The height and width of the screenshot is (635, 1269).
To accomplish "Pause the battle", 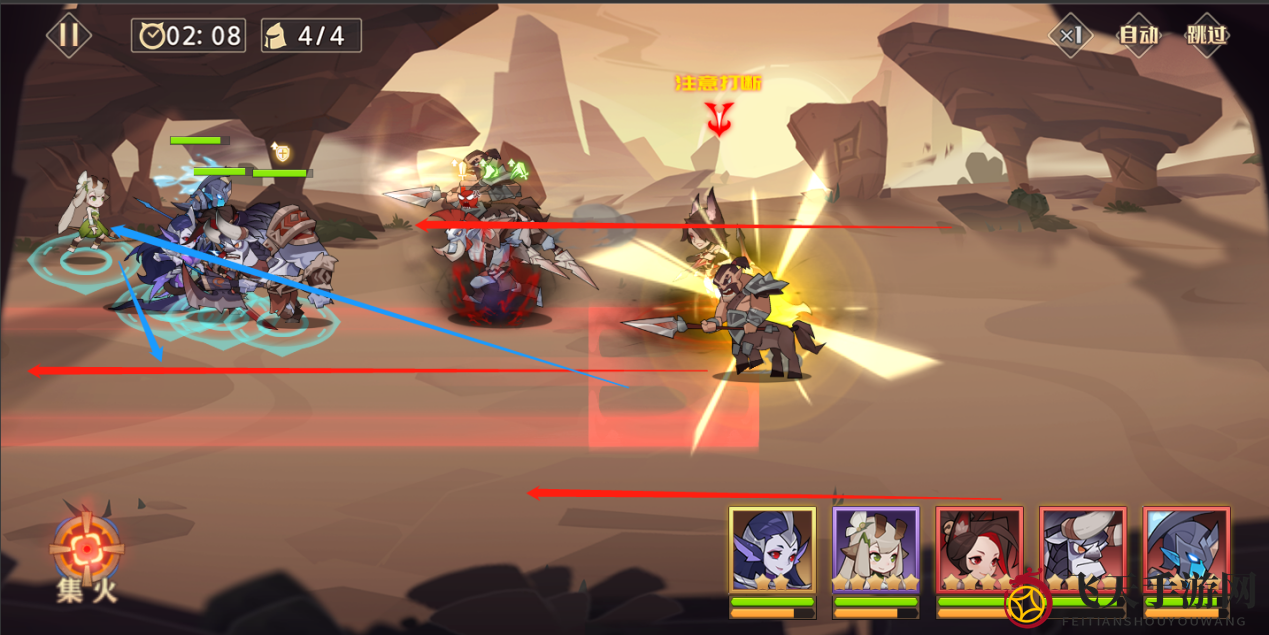I will click(x=69, y=35).
